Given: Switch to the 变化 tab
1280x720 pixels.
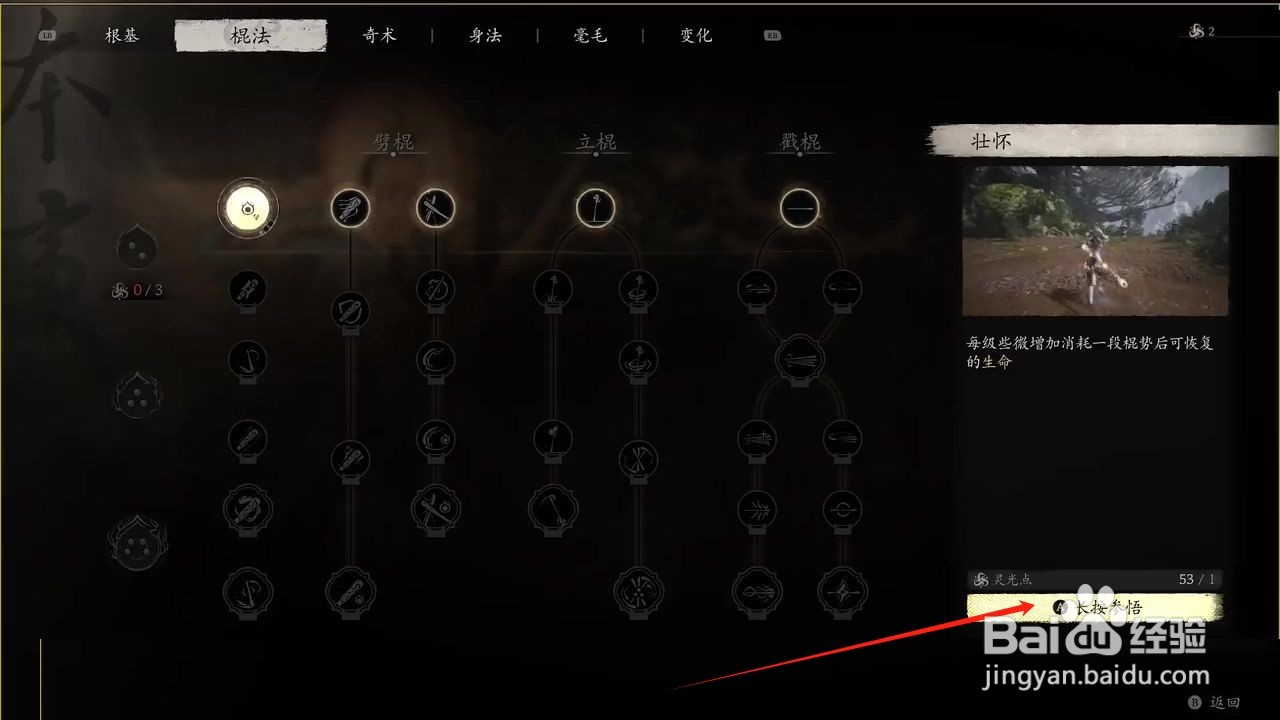Looking at the screenshot, I should (x=694, y=34).
